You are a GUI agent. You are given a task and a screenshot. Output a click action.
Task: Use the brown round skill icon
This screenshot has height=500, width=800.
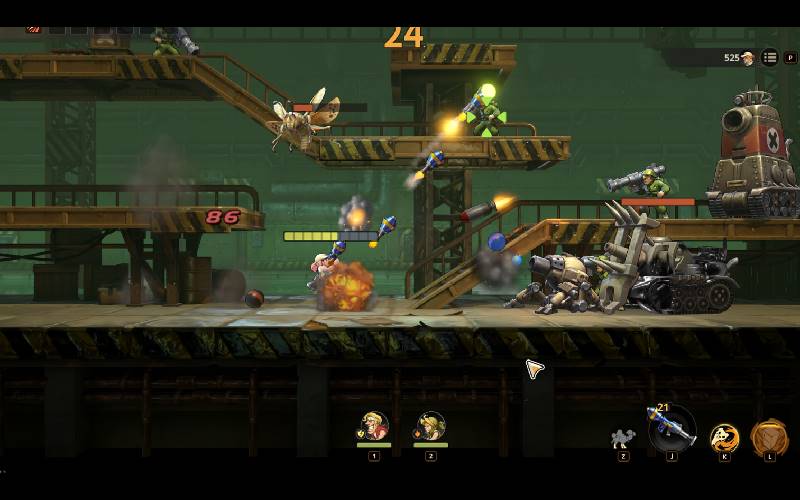768,437
